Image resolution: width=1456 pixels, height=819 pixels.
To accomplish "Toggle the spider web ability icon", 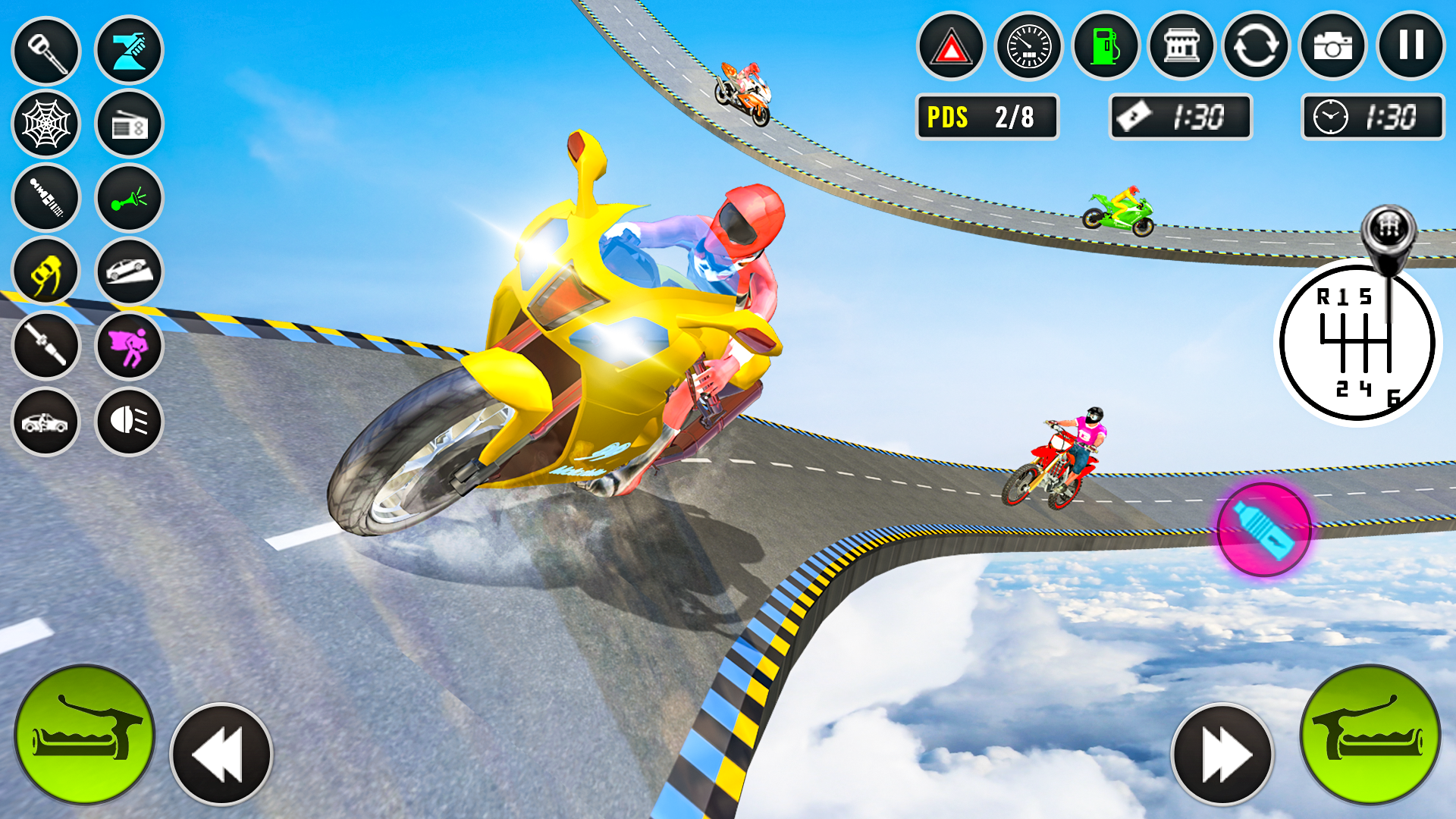I will [46, 124].
